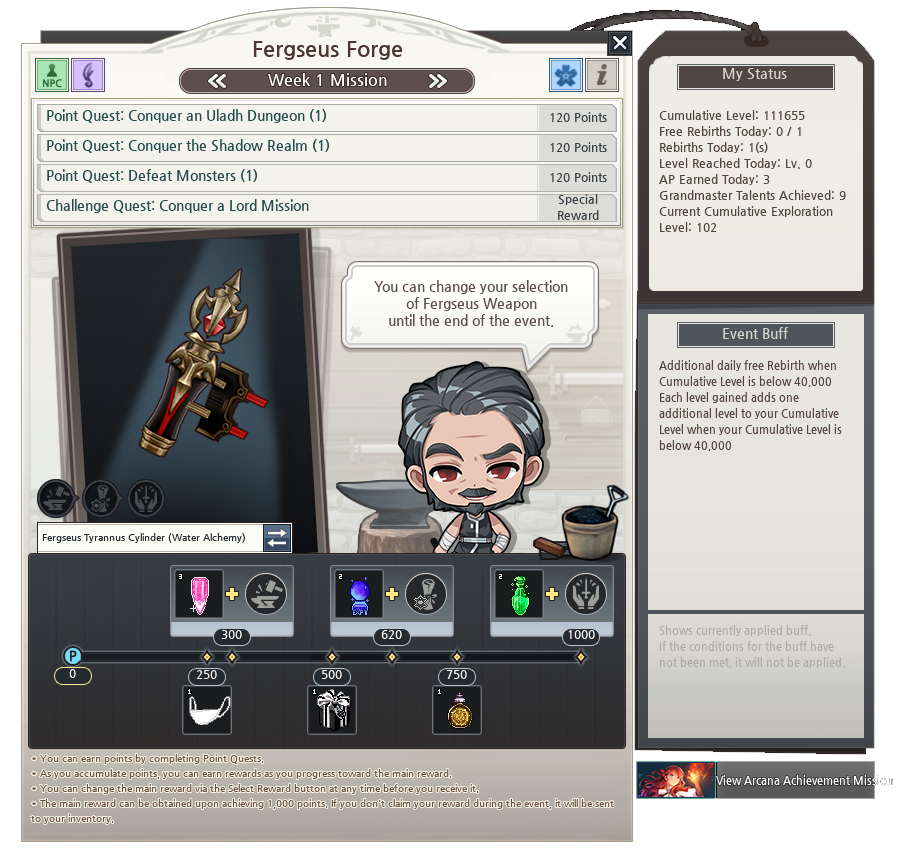Show event info with the i button
The height and width of the screenshot is (850, 900).
[x=601, y=75]
